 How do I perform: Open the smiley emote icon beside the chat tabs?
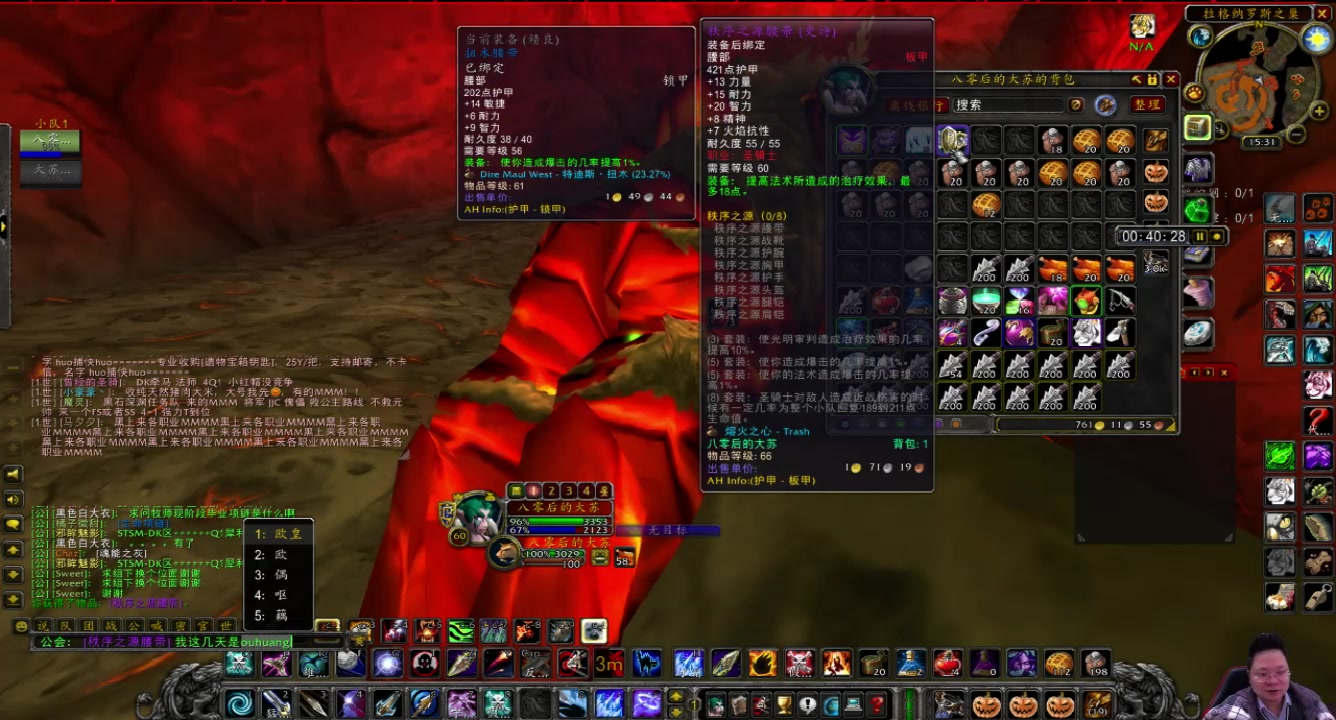[x=22, y=627]
